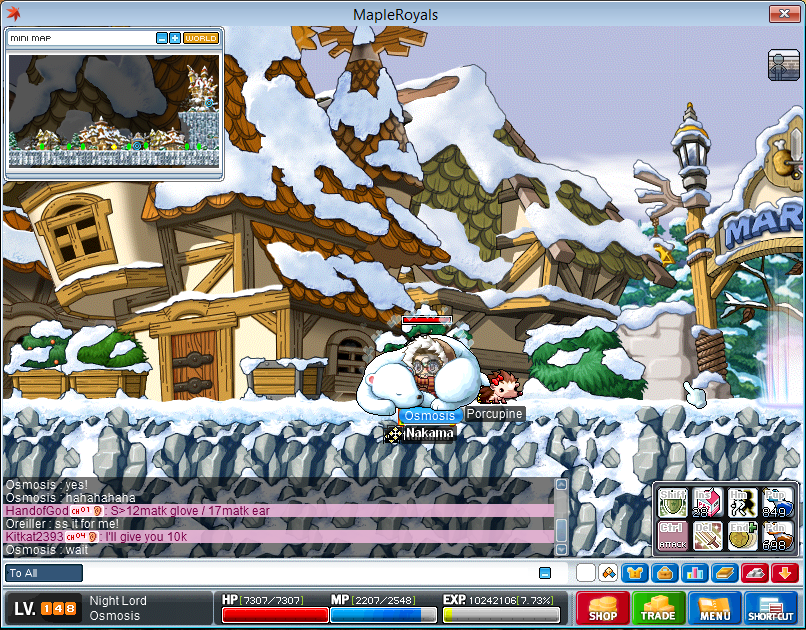Click the mini map display

tap(113, 110)
